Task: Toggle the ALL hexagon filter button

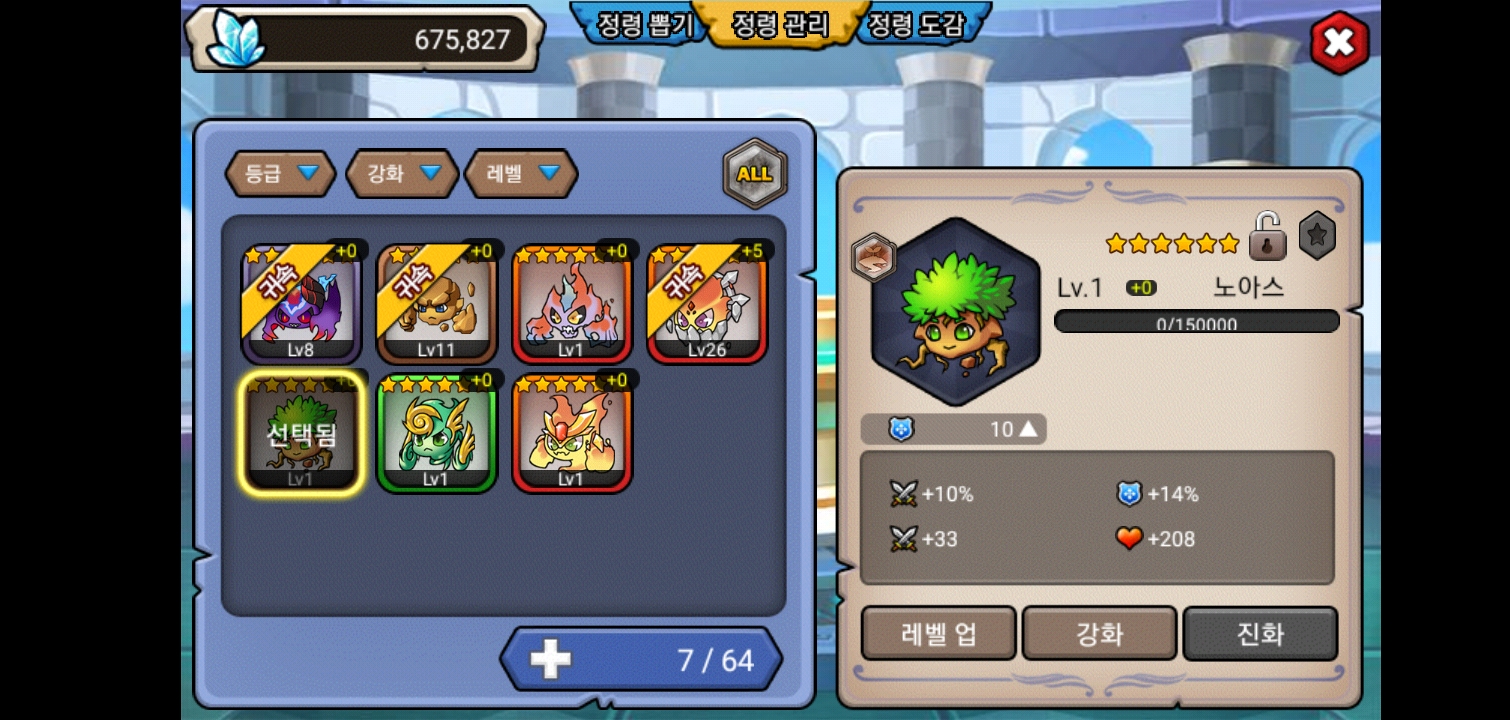Action: (x=754, y=174)
